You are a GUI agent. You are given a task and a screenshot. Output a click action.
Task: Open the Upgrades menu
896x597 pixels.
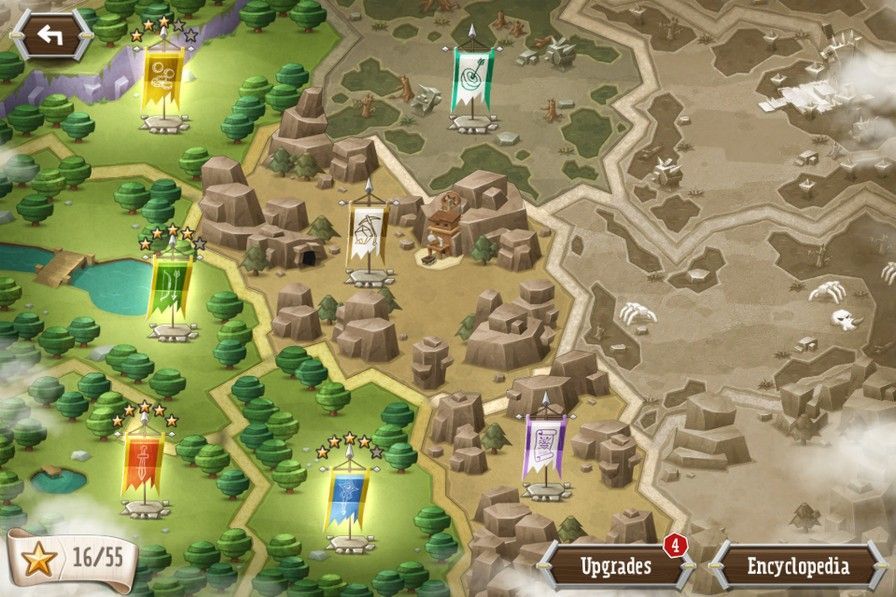click(616, 566)
